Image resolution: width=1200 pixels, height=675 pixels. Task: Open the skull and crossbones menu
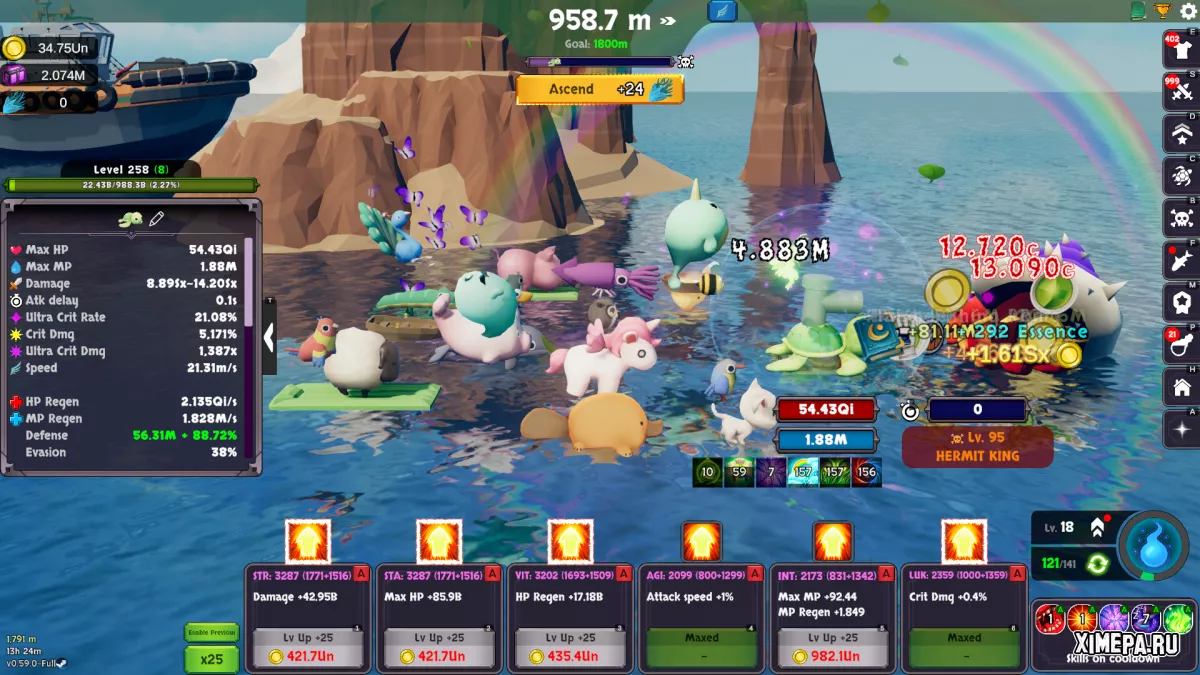[1181, 218]
